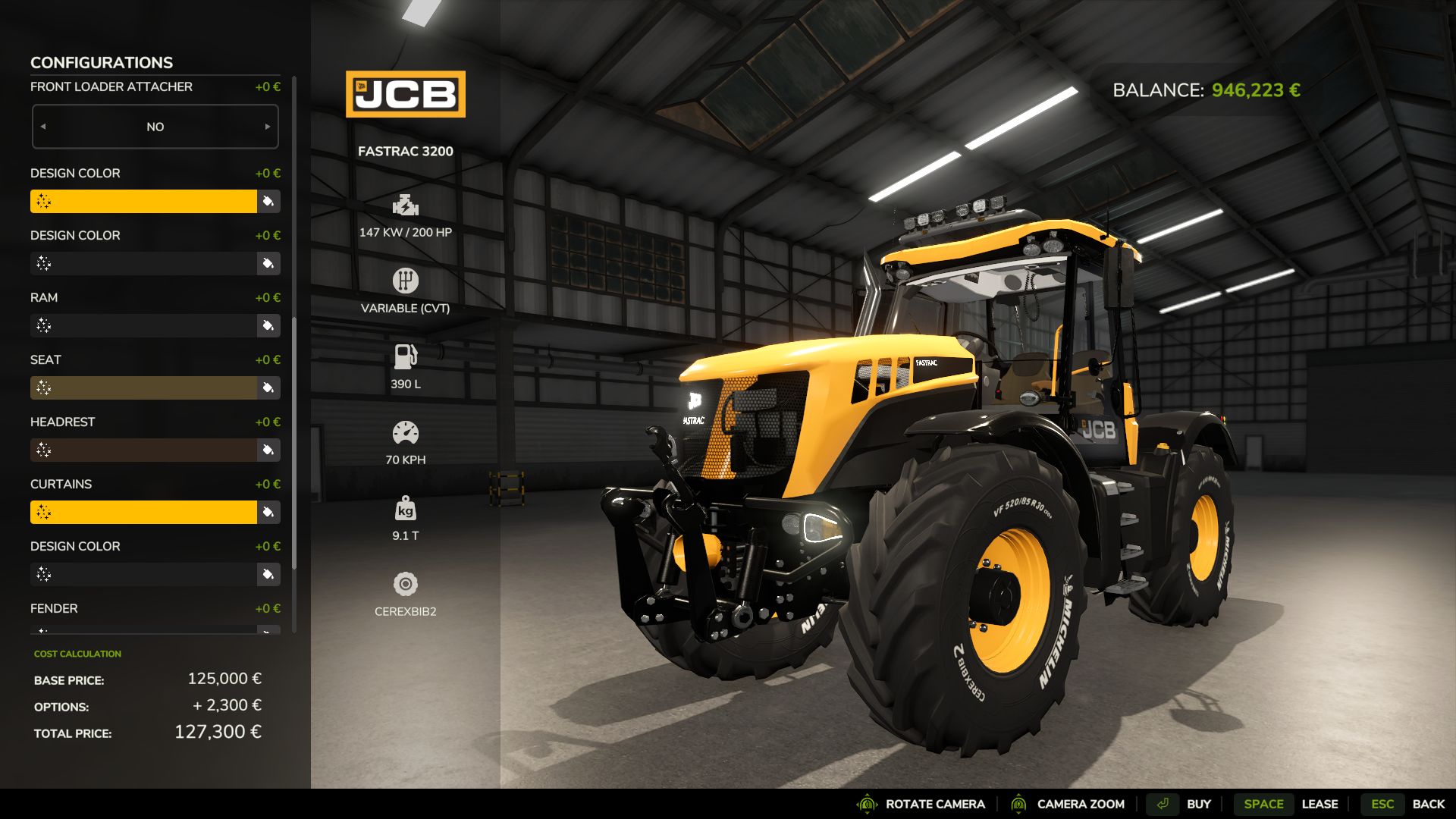Click the Front Loader Attacher NO selector
The width and height of the screenshot is (1456, 819).
(155, 127)
